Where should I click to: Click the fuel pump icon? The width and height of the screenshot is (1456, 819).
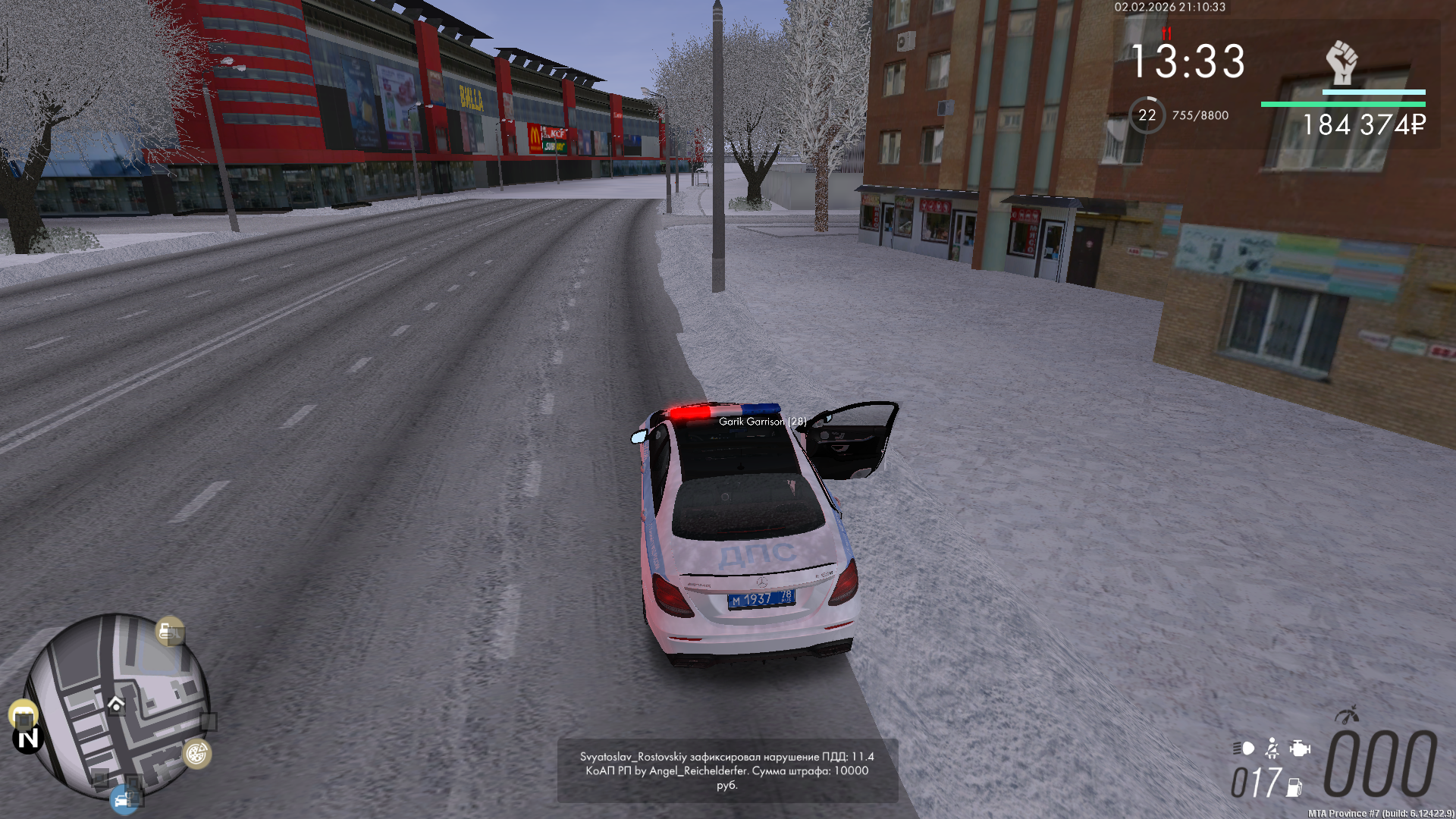tap(1294, 788)
